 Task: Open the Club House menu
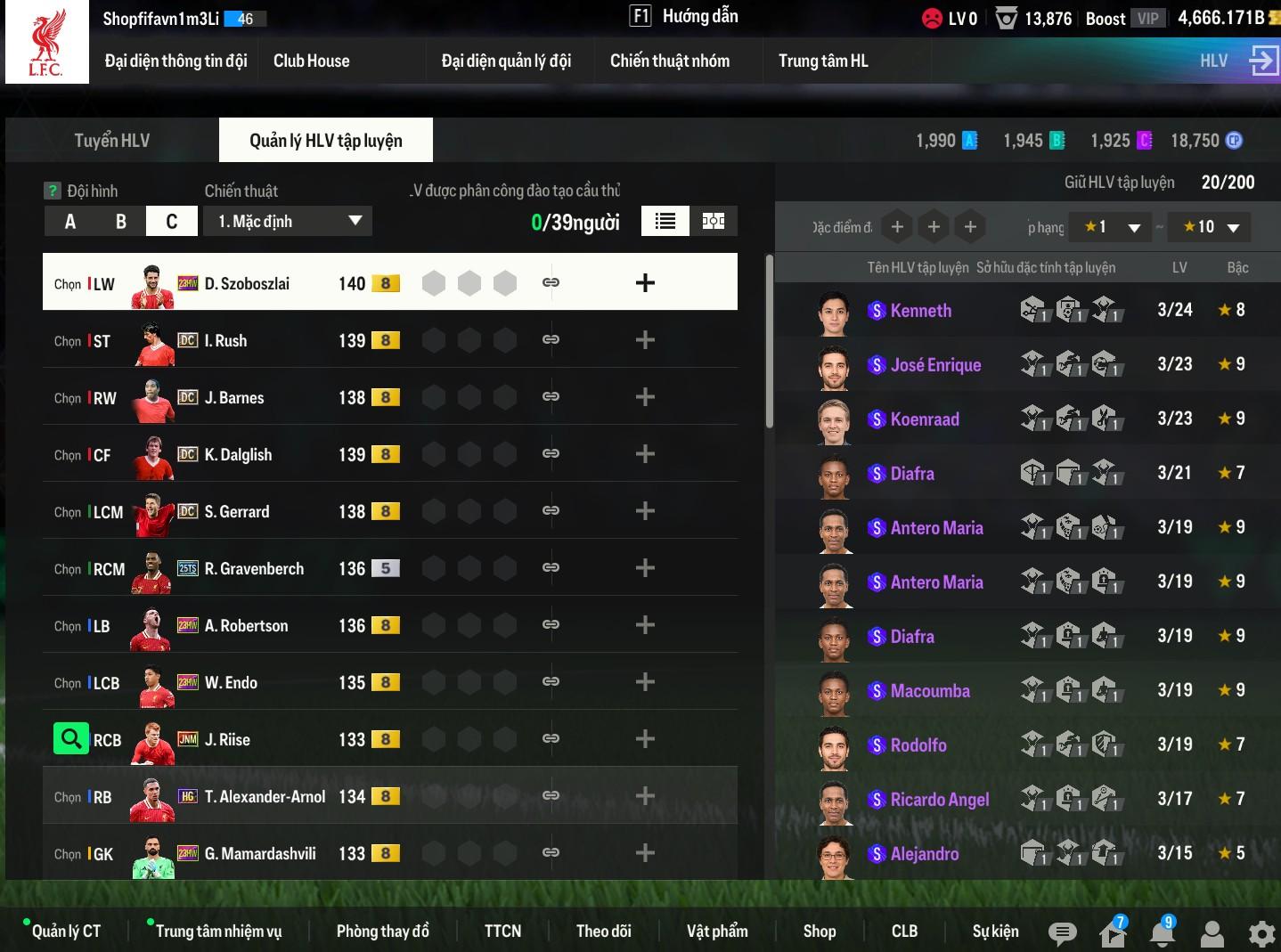tap(311, 61)
